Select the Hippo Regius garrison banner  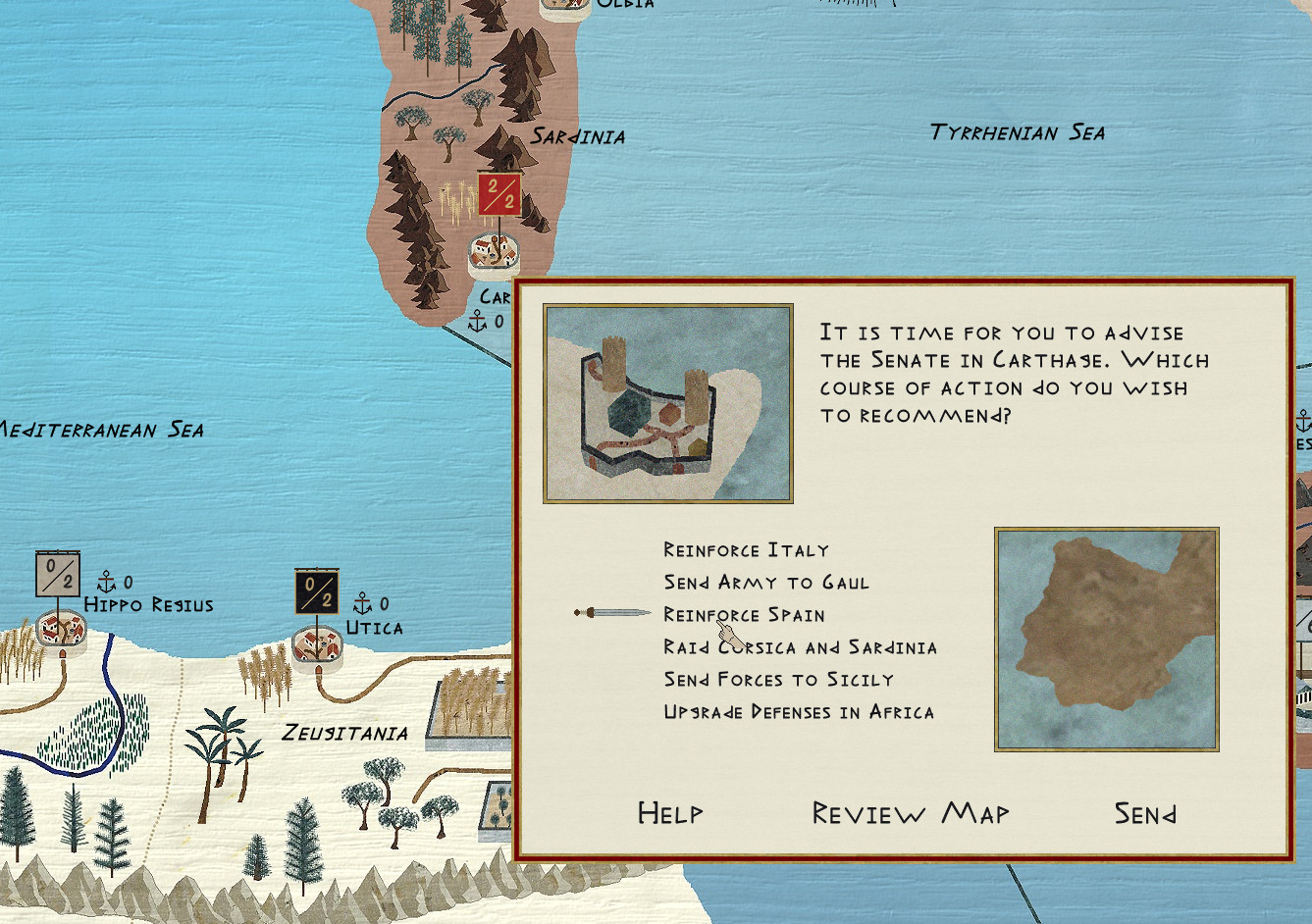coord(57,575)
